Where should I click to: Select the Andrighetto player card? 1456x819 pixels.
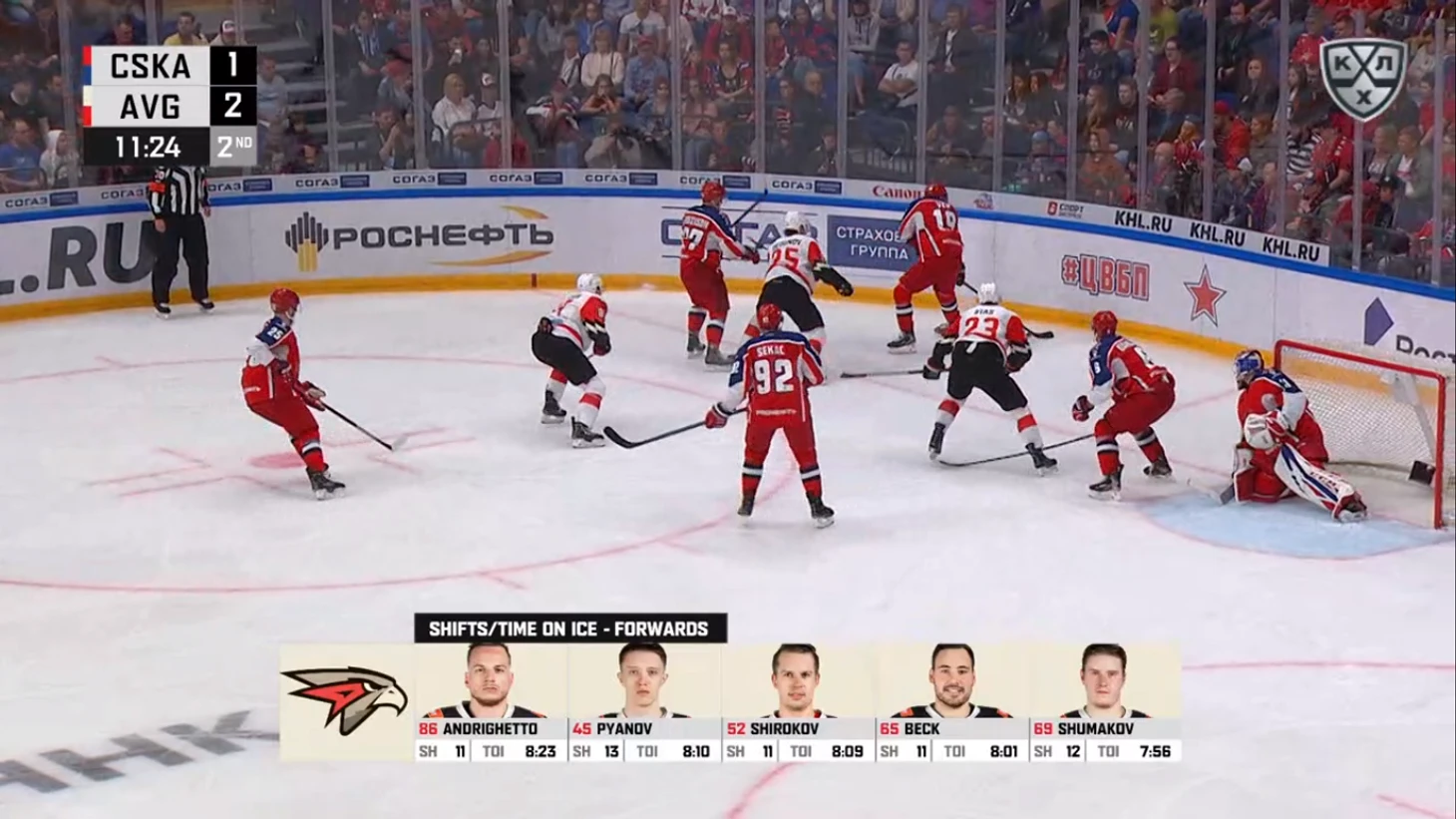(490, 701)
